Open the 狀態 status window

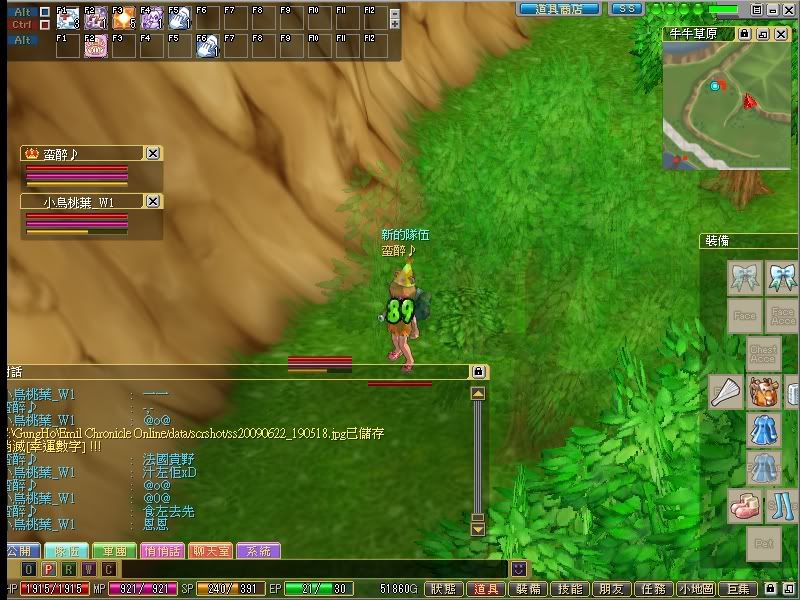pyautogui.click(x=445, y=590)
